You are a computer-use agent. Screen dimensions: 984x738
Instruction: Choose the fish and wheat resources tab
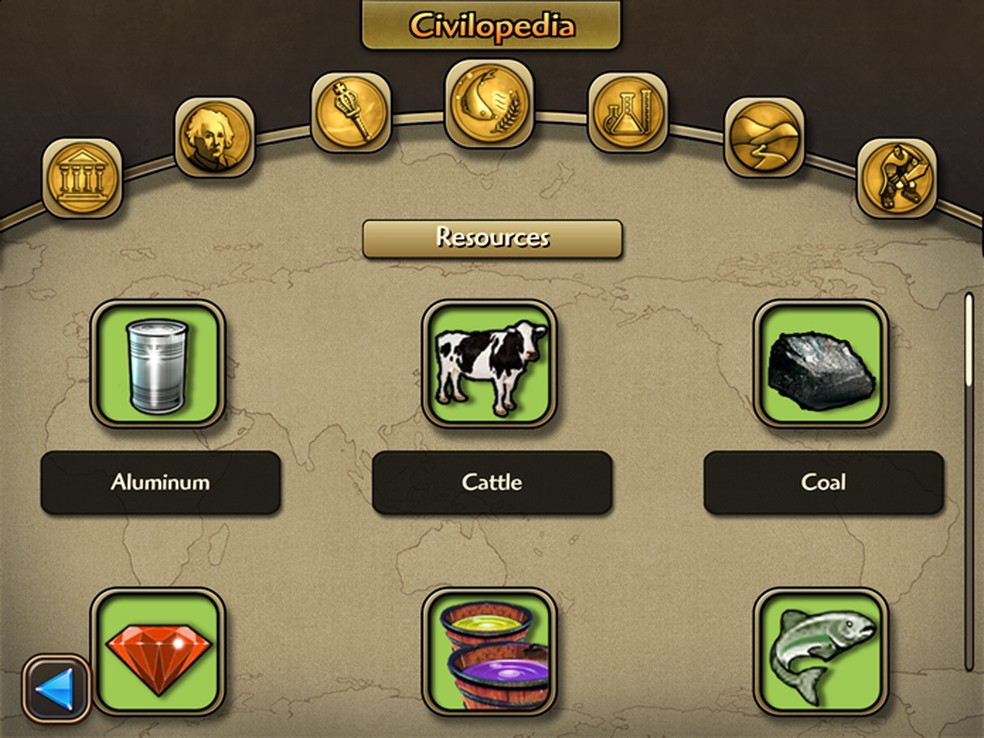(489, 103)
